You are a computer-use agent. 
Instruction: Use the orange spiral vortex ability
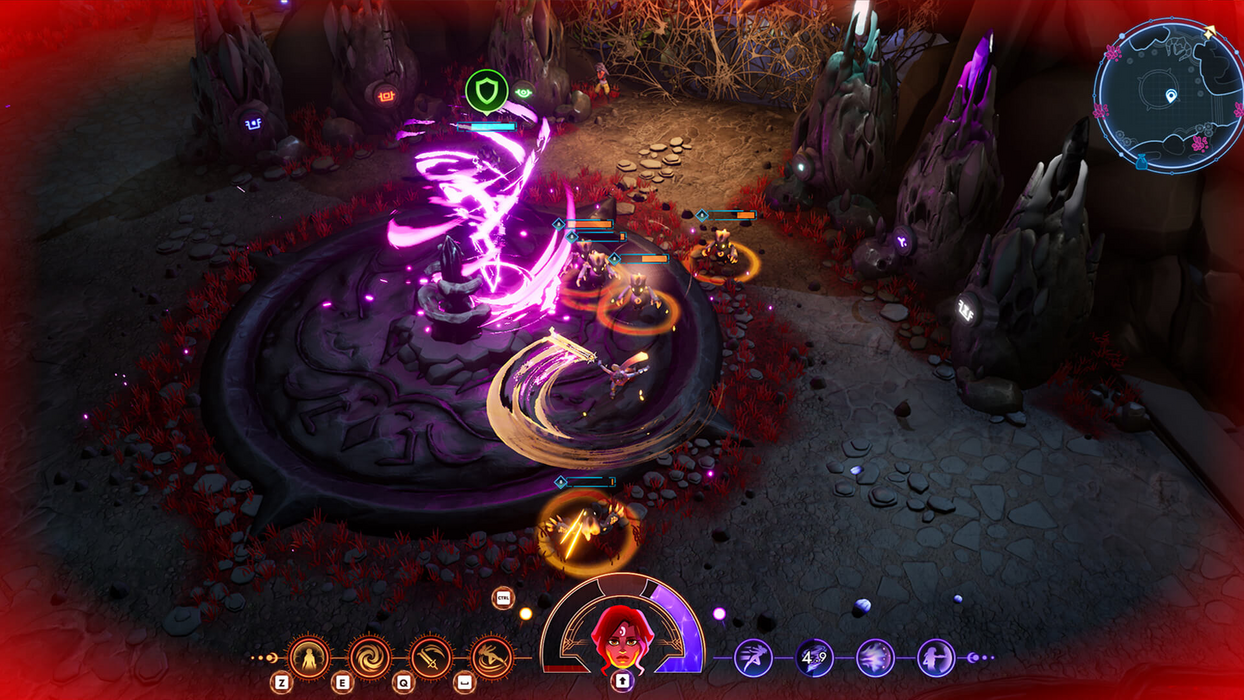click(x=370, y=657)
